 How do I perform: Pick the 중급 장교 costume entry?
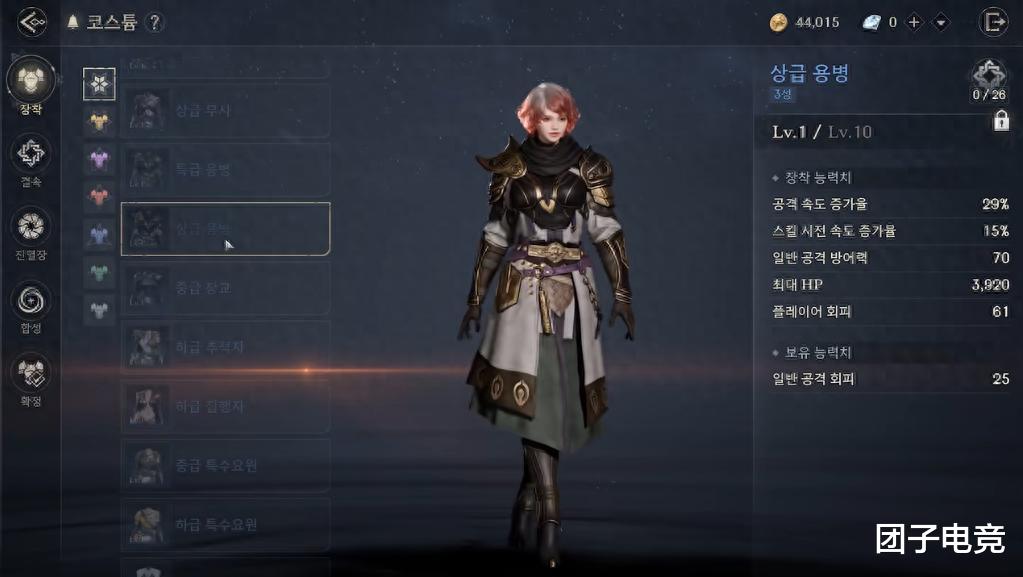pyautogui.click(x=225, y=288)
